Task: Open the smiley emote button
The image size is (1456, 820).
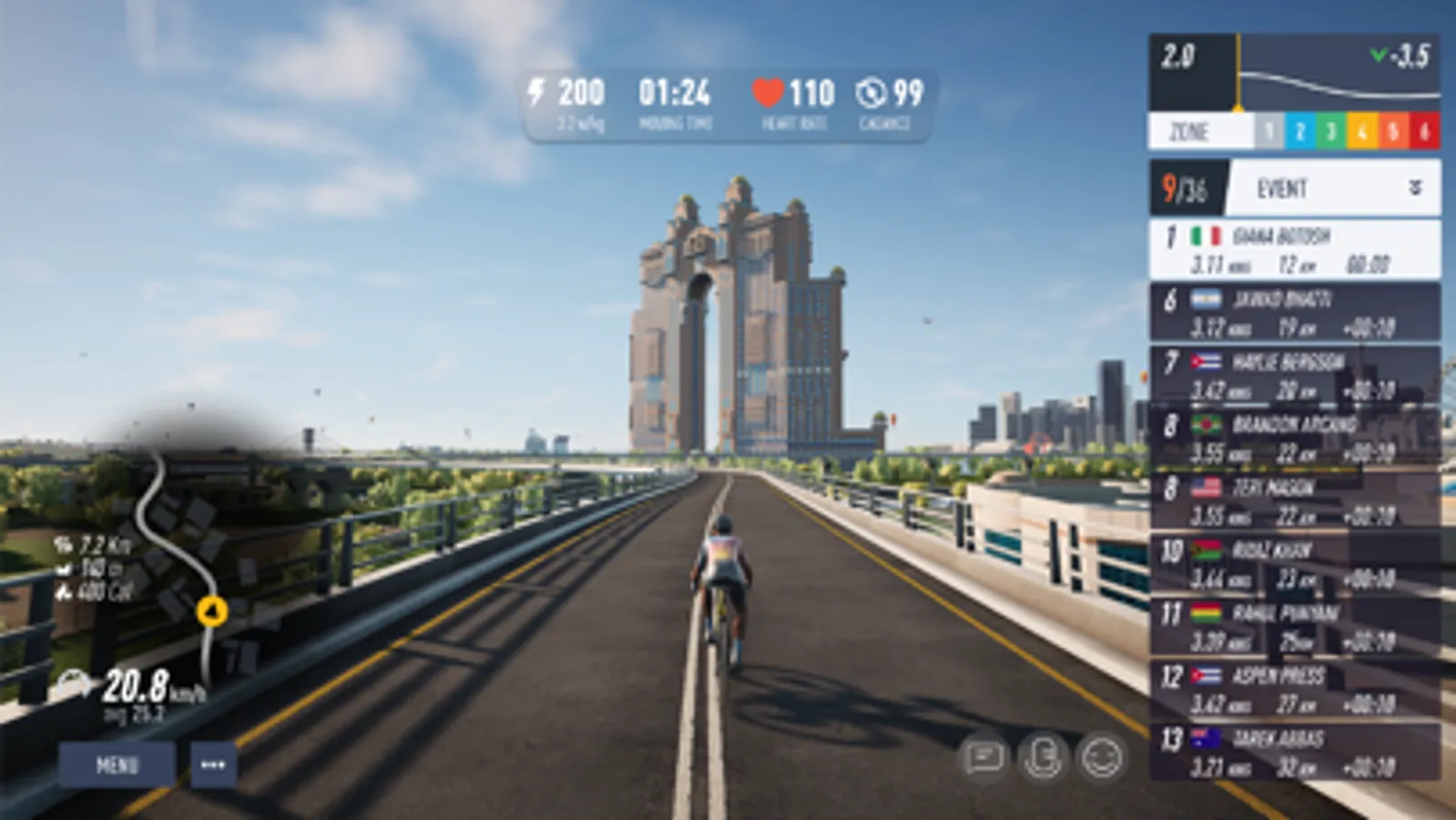Action: (1102, 757)
